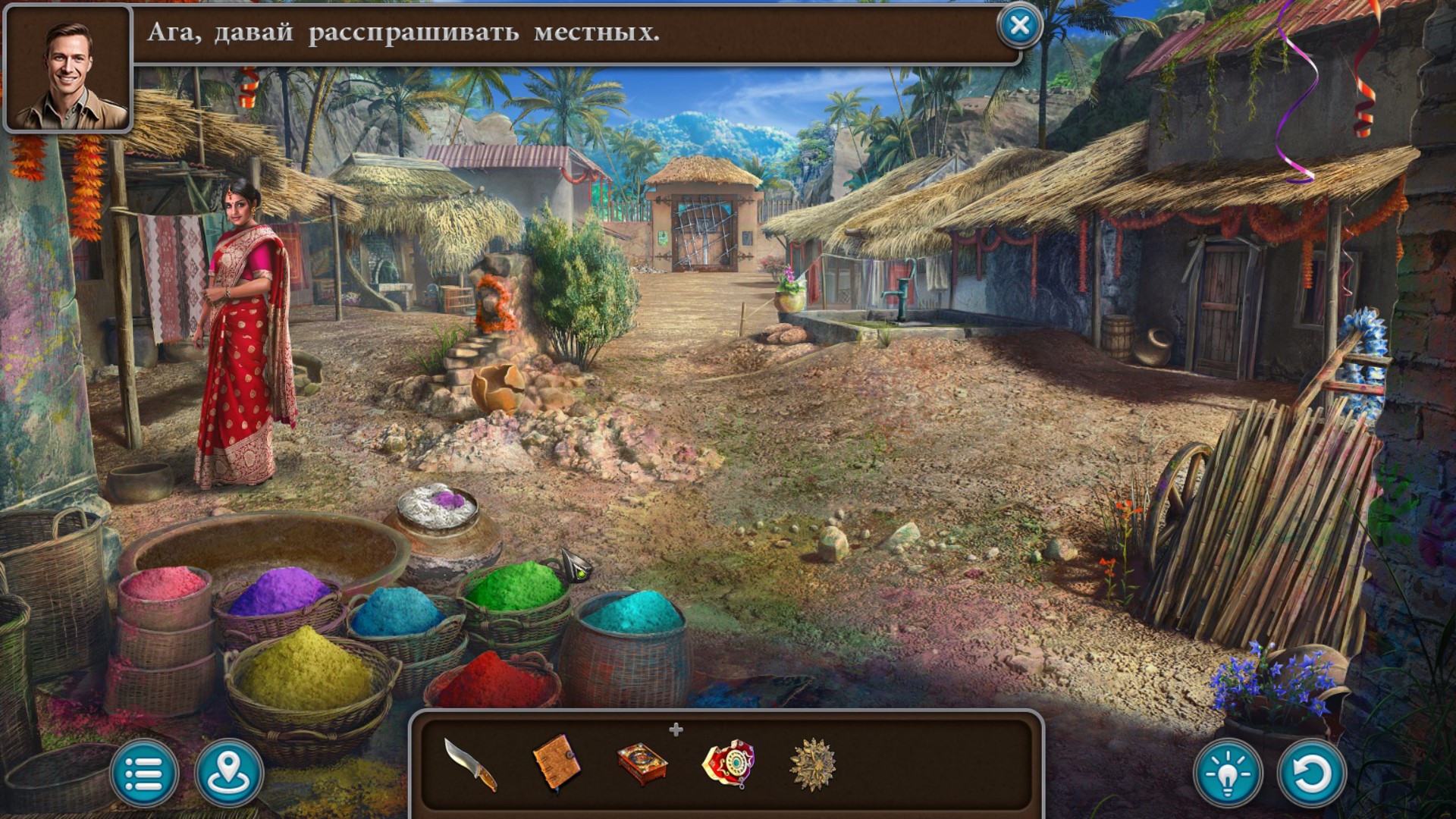
Task: Open the map with the pin icon
Action: pos(229,773)
